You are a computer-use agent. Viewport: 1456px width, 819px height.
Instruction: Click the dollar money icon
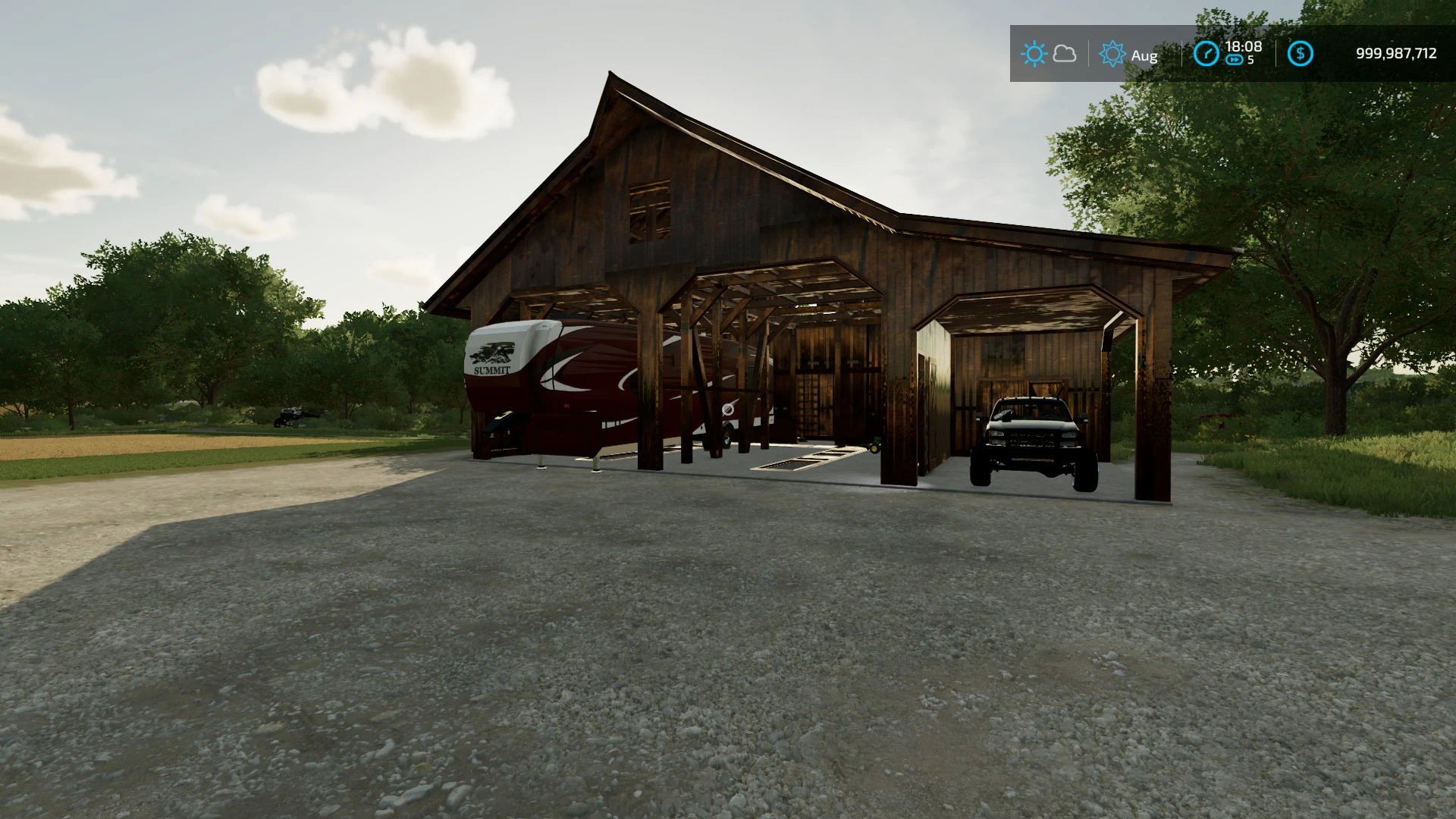1301,54
